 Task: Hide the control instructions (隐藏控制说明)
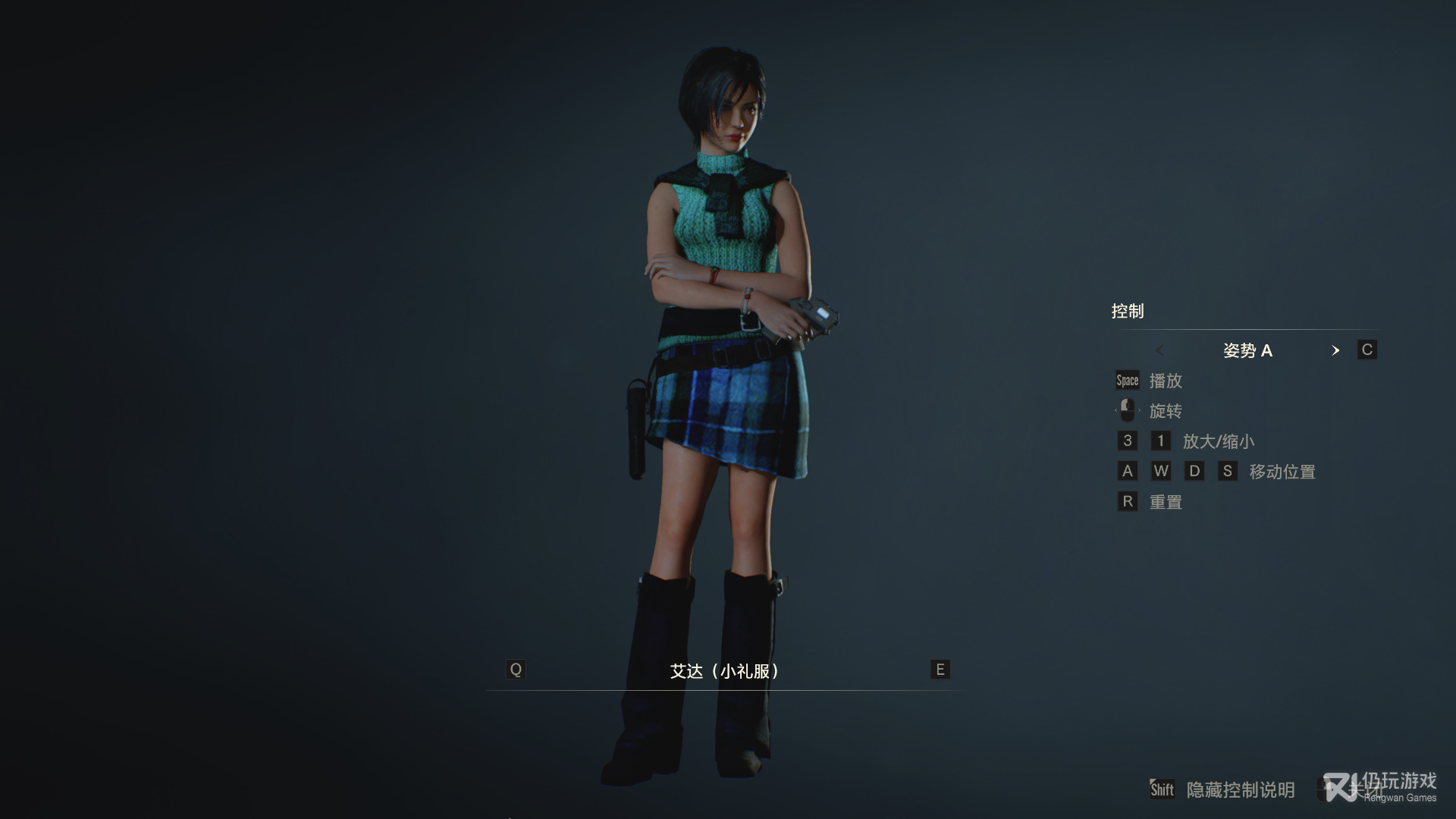coord(1240,790)
